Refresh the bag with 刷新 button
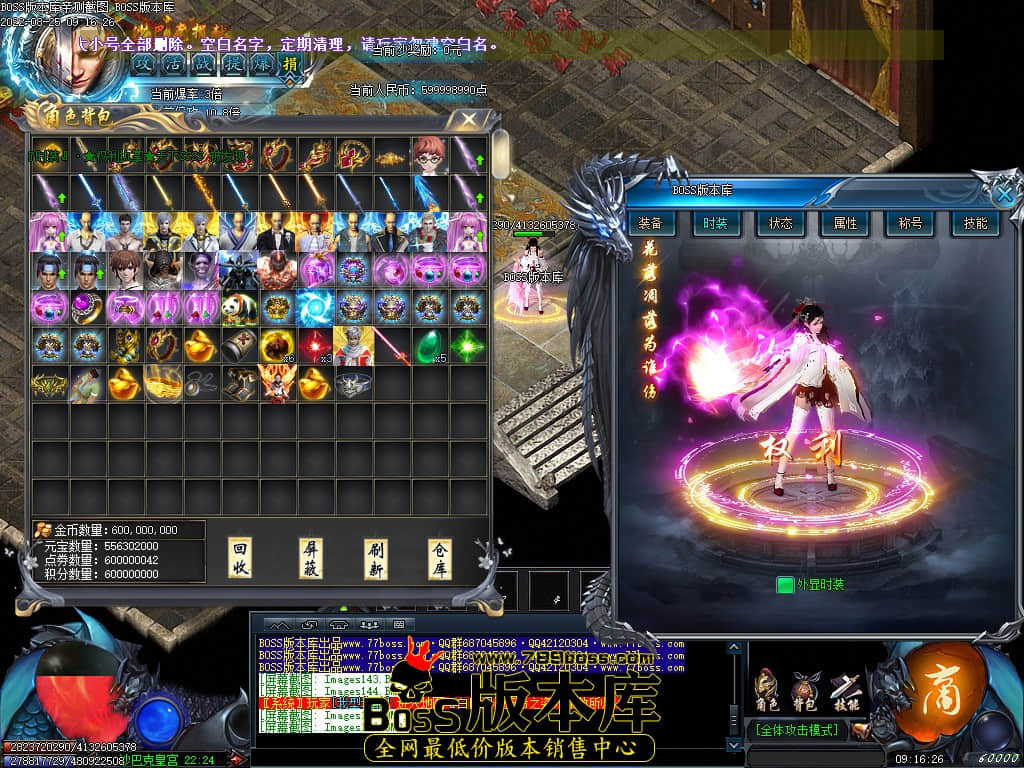1024x768 pixels. click(376, 559)
